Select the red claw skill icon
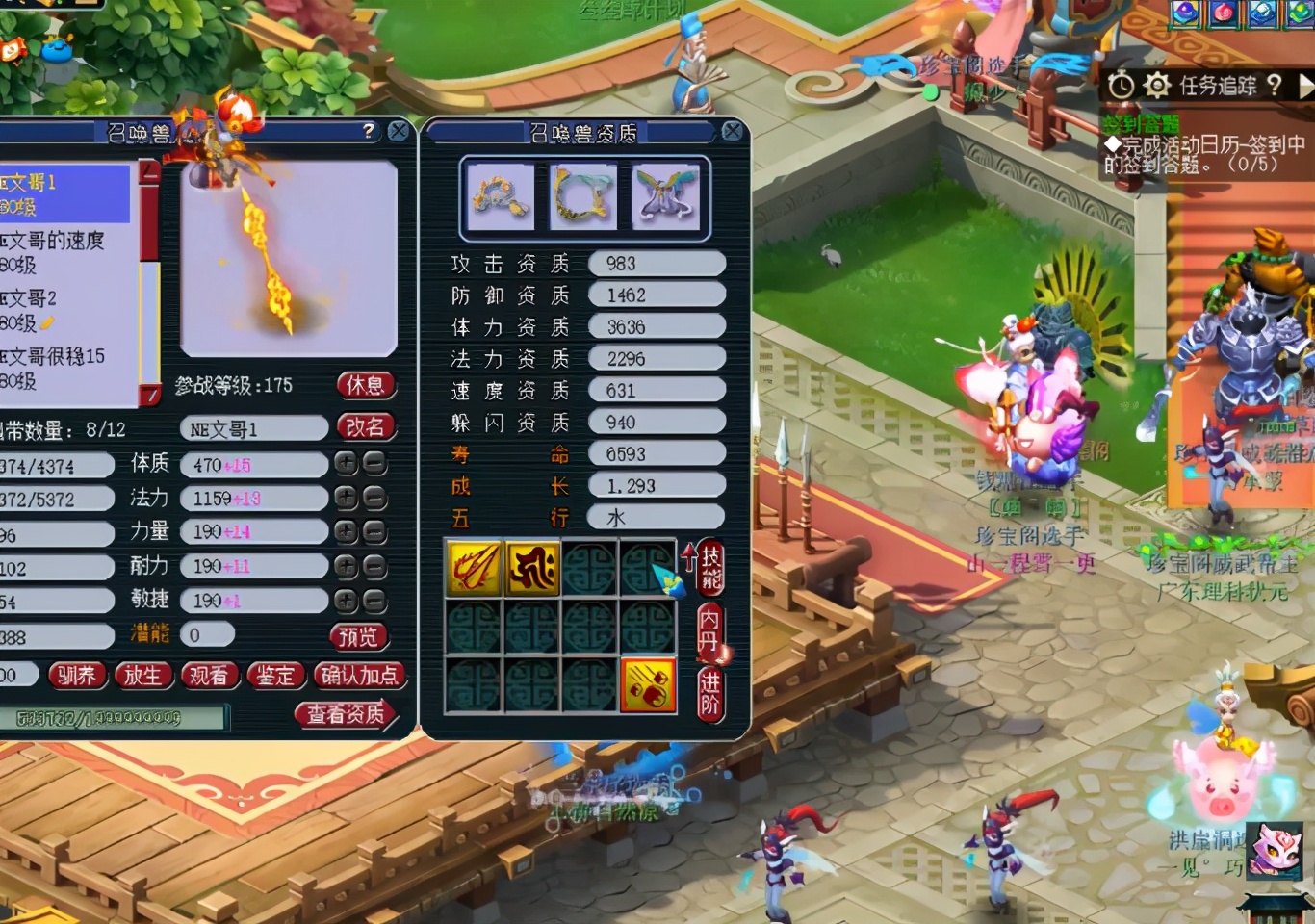The width and height of the screenshot is (1315, 924). point(474,568)
